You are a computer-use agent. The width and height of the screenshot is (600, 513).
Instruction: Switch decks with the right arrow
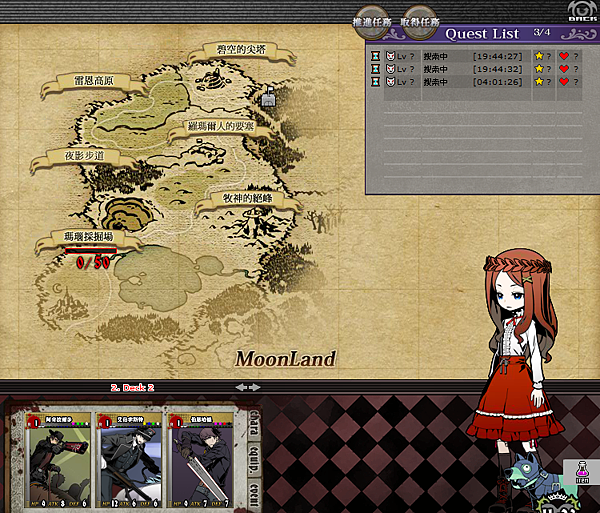click(x=256, y=387)
